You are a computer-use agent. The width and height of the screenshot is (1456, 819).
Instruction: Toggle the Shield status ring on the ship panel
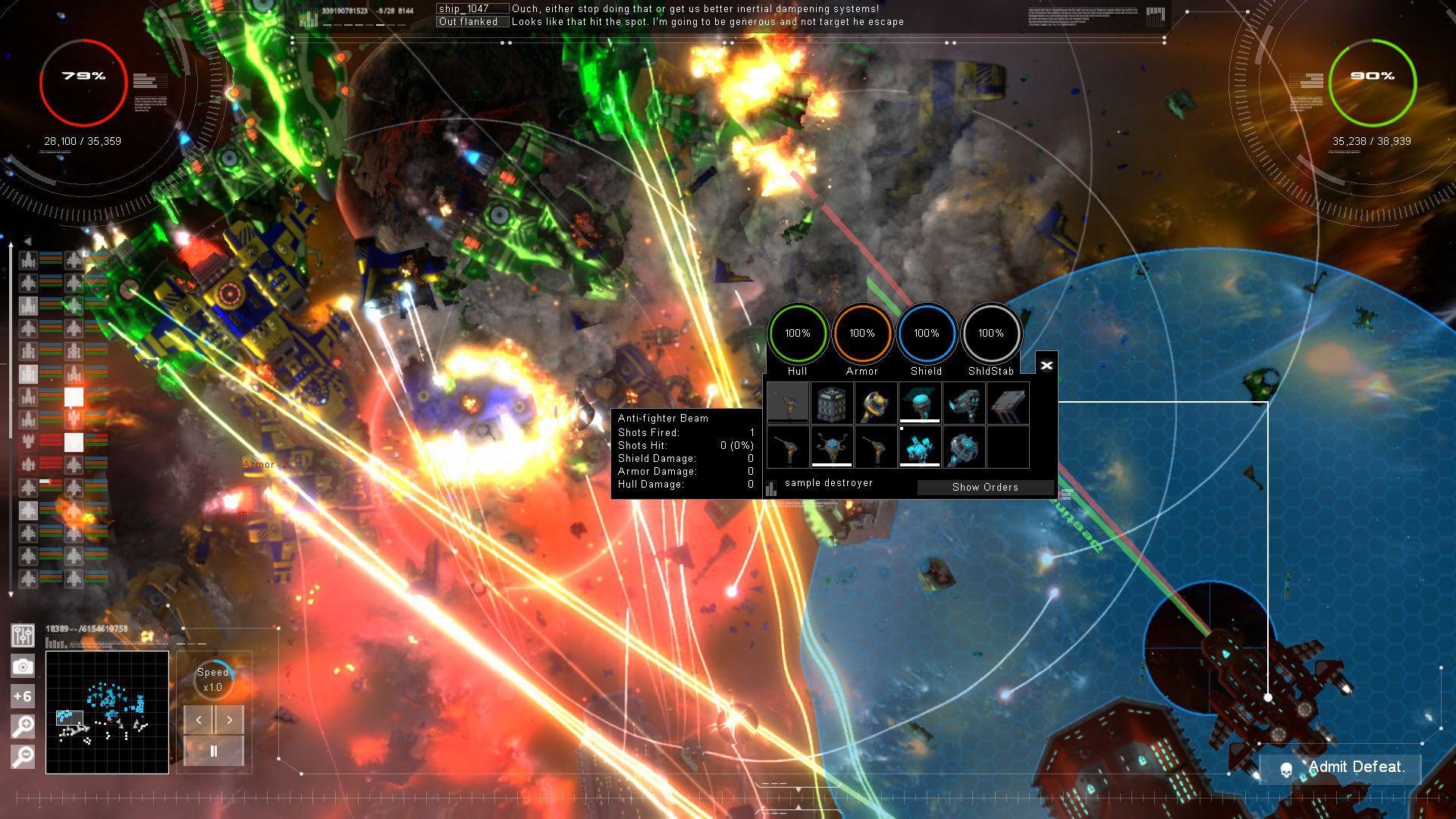pyautogui.click(x=927, y=332)
